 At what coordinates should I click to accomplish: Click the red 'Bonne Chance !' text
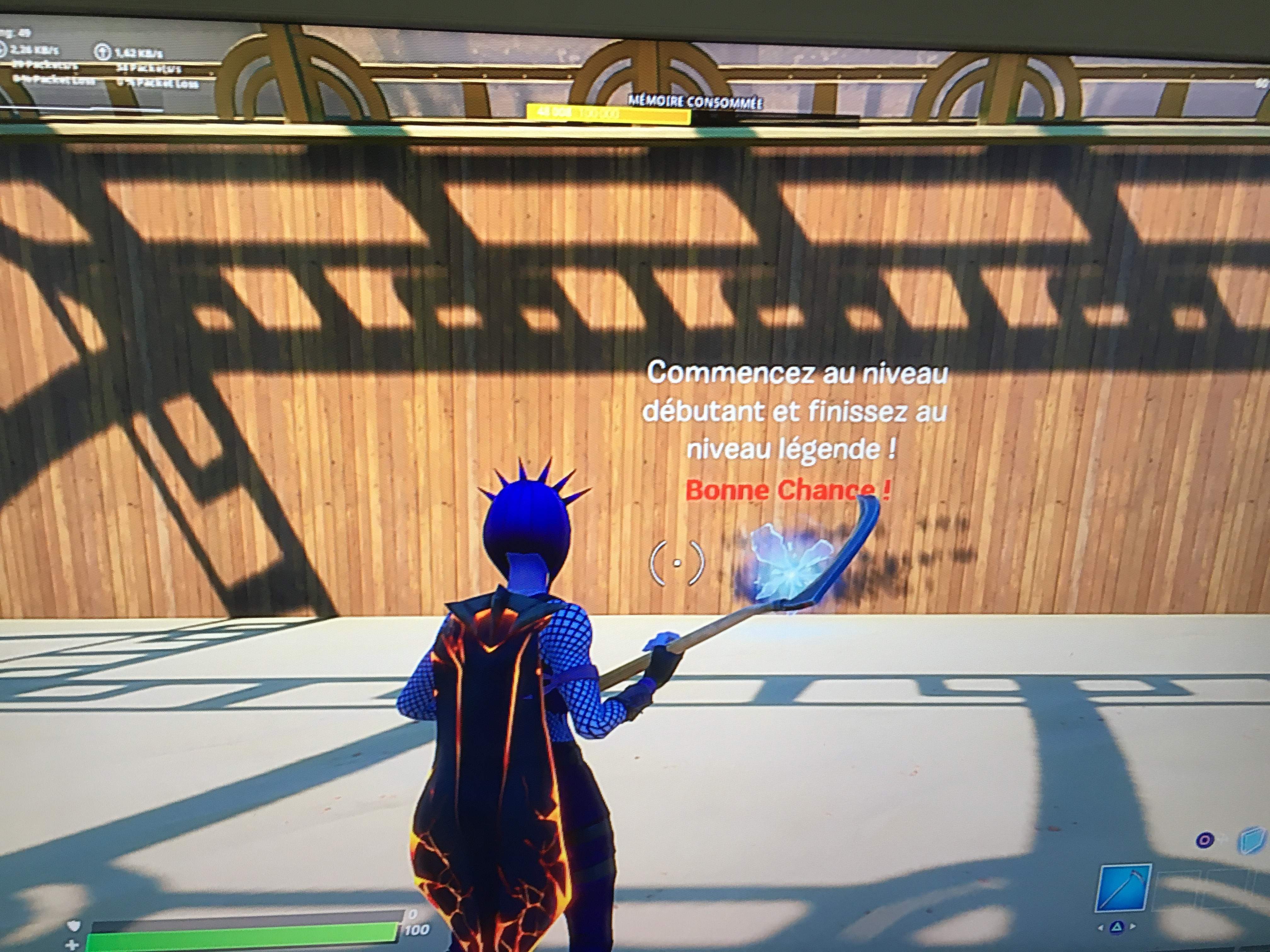coord(789,490)
